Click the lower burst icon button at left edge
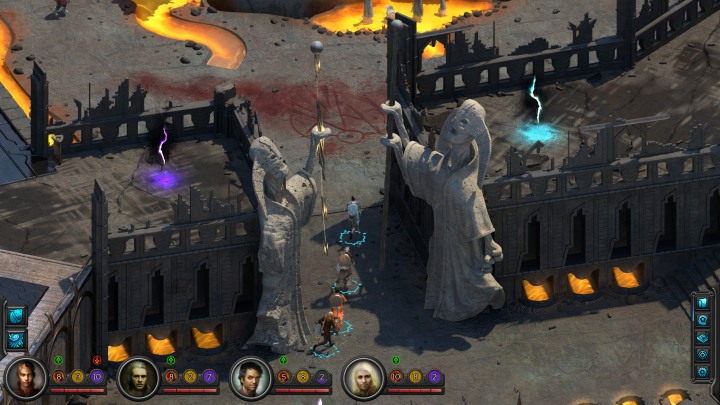Viewport: 720px width, 405px height. tap(16, 338)
